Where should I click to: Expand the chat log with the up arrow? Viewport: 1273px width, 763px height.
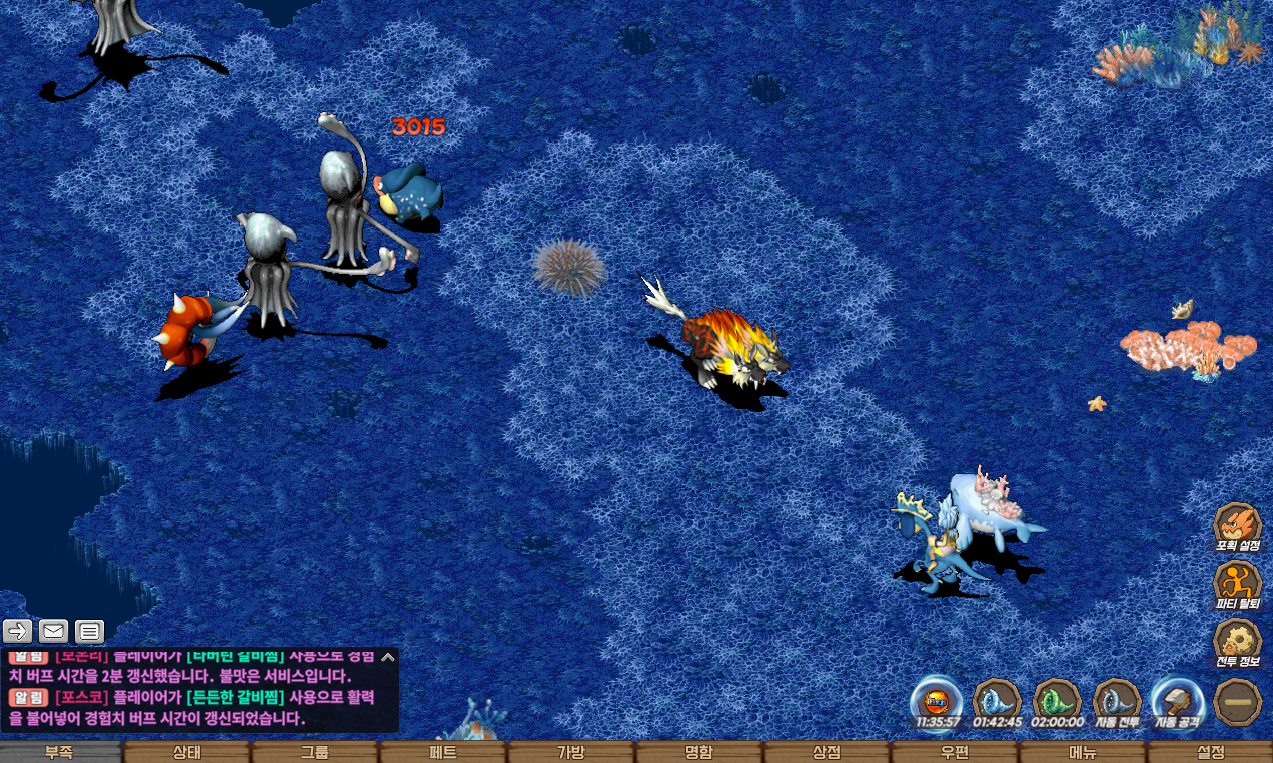388,658
